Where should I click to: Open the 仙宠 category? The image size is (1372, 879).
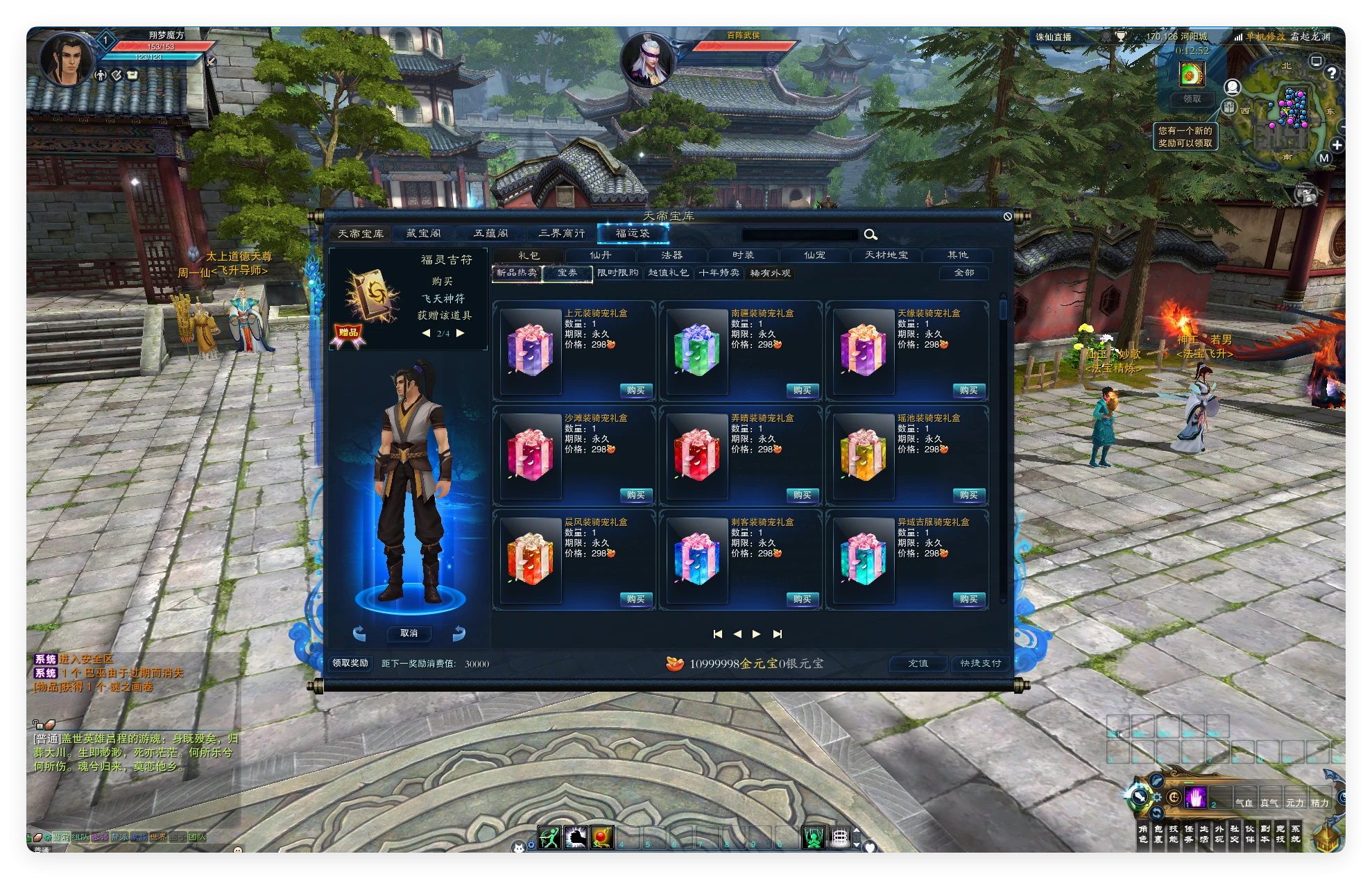[x=814, y=255]
